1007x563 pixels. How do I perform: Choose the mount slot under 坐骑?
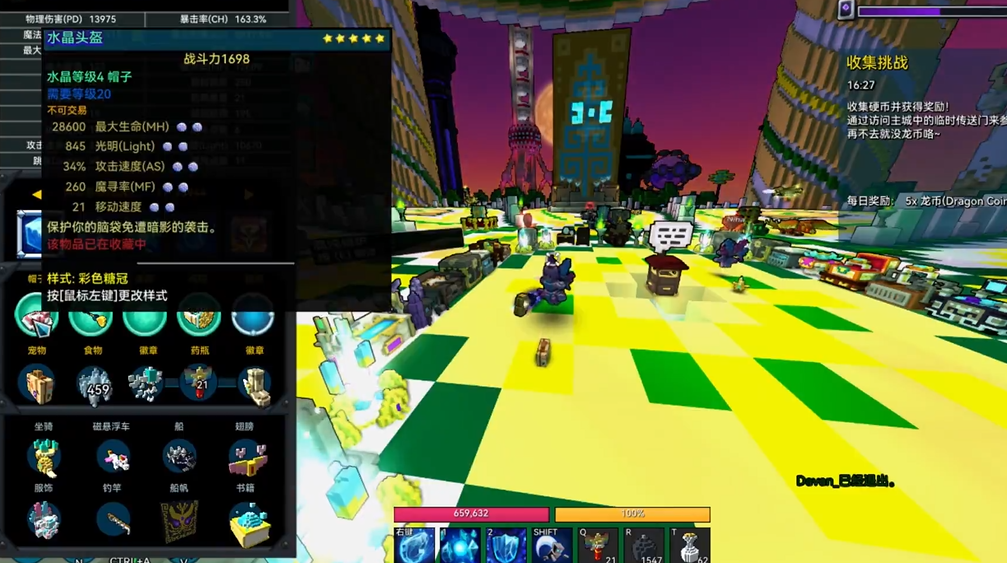click(44, 456)
